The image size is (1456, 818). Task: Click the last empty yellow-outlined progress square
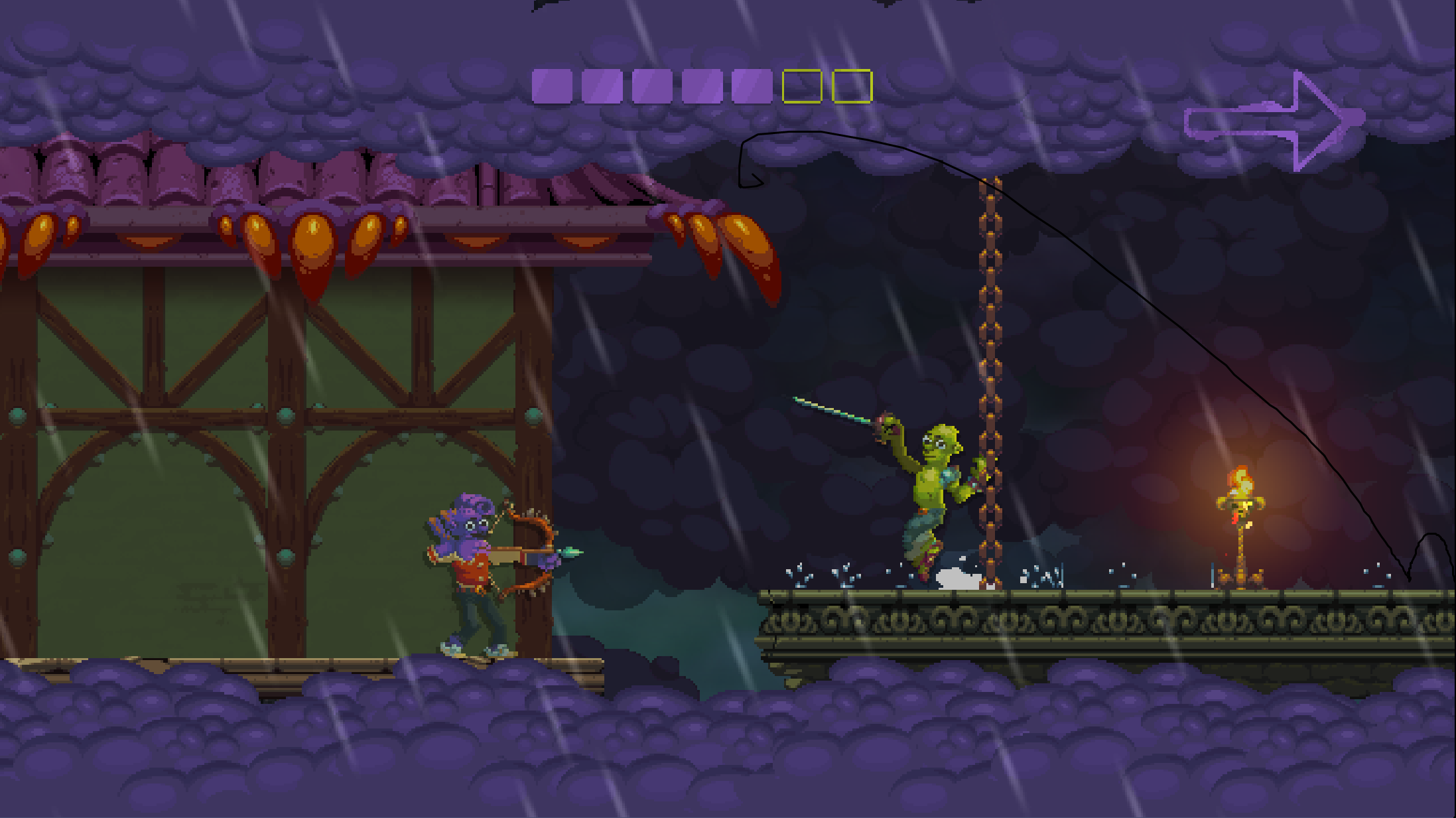[x=851, y=86]
